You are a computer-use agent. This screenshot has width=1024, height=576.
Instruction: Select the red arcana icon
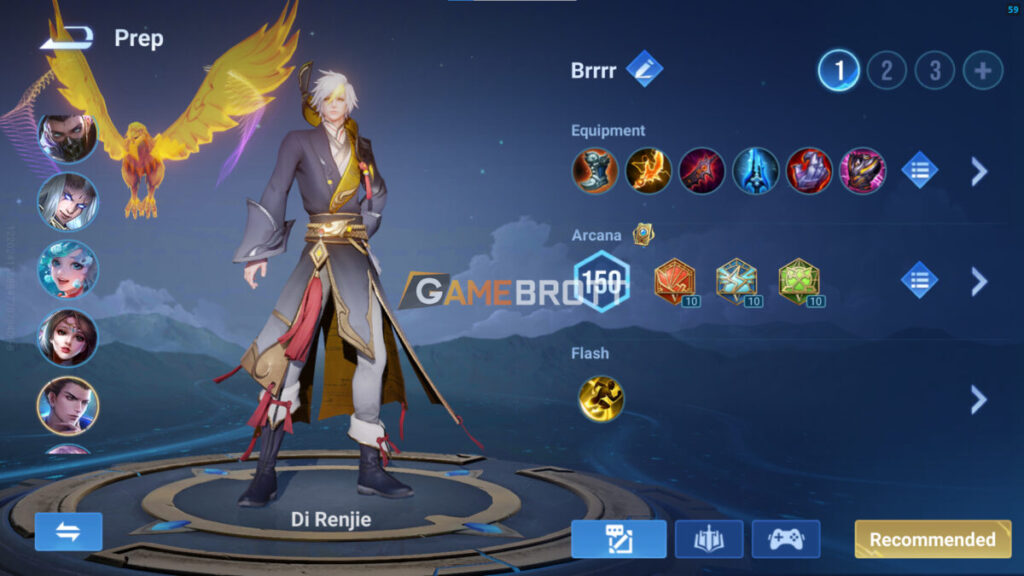coord(674,282)
